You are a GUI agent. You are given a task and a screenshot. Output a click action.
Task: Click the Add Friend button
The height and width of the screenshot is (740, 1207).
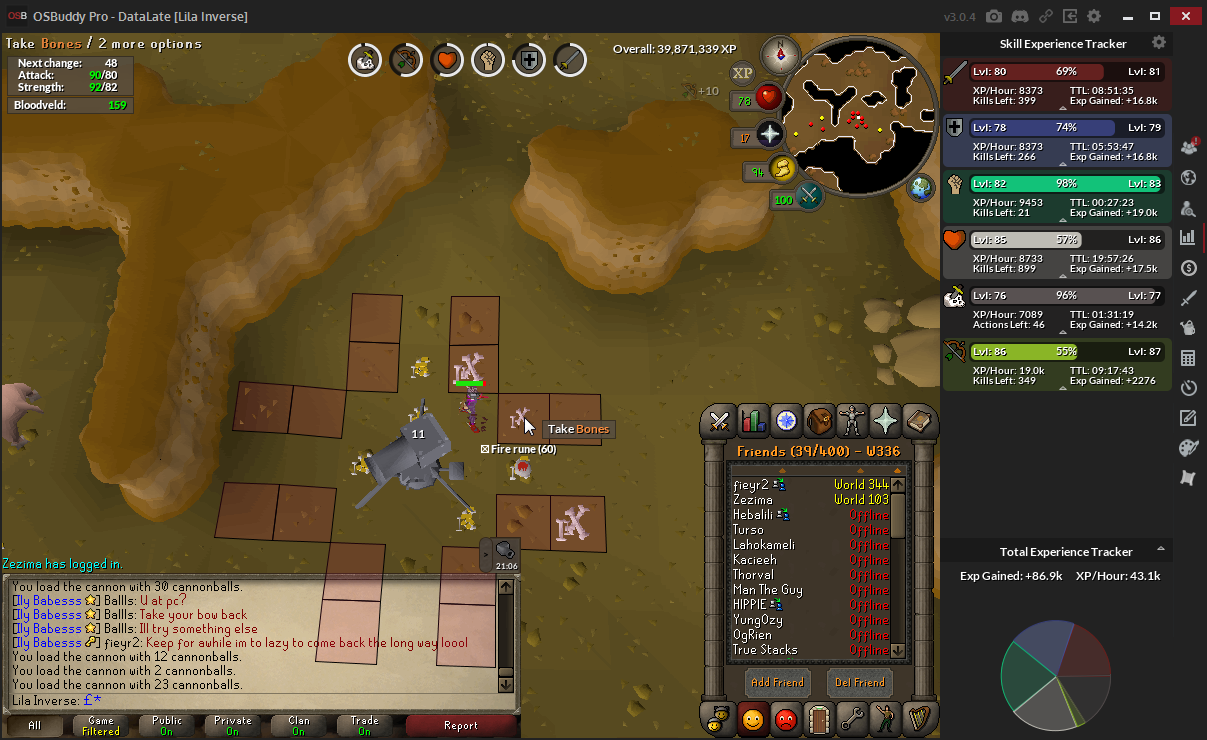pos(777,682)
